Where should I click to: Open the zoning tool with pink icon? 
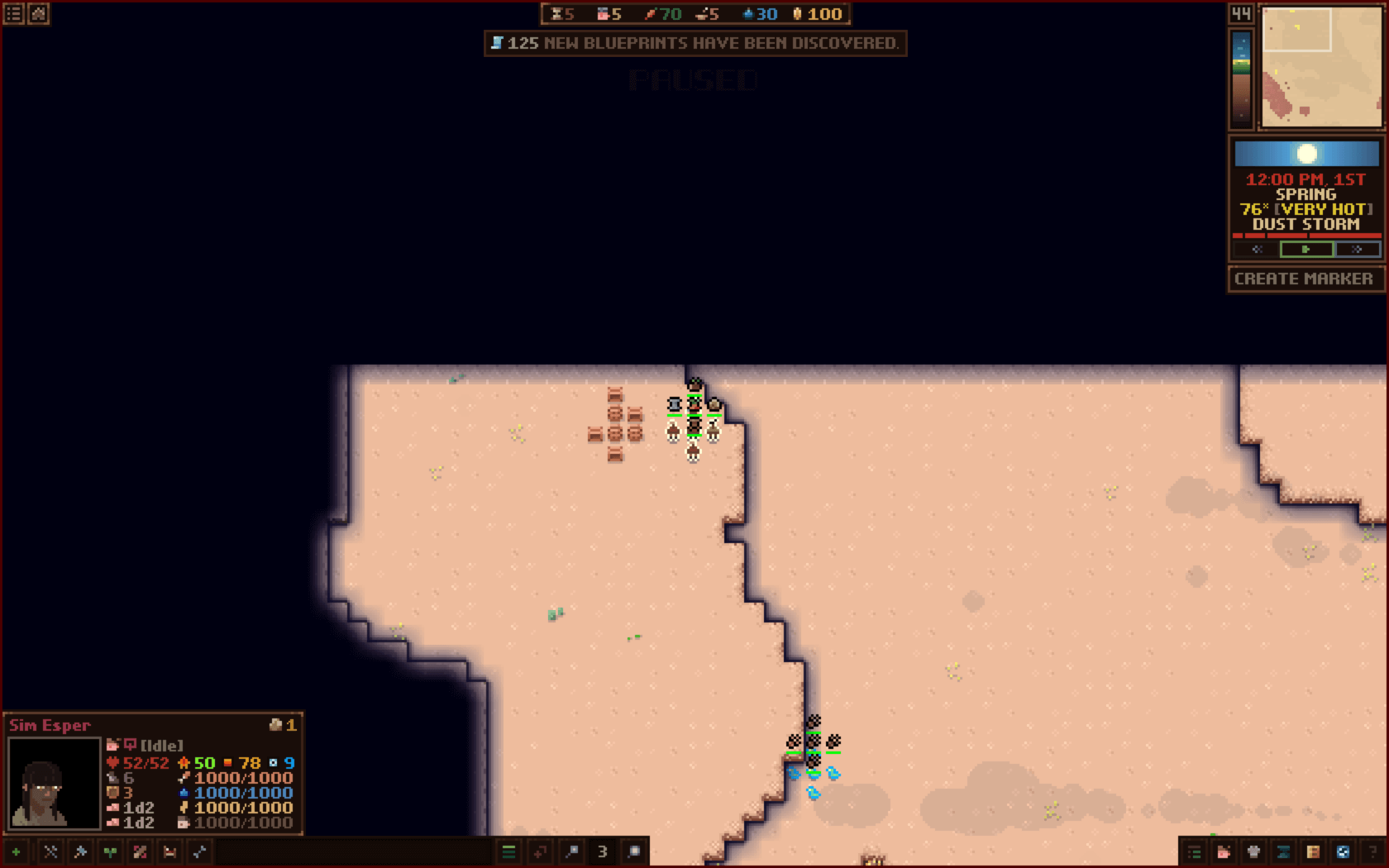(139, 851)
